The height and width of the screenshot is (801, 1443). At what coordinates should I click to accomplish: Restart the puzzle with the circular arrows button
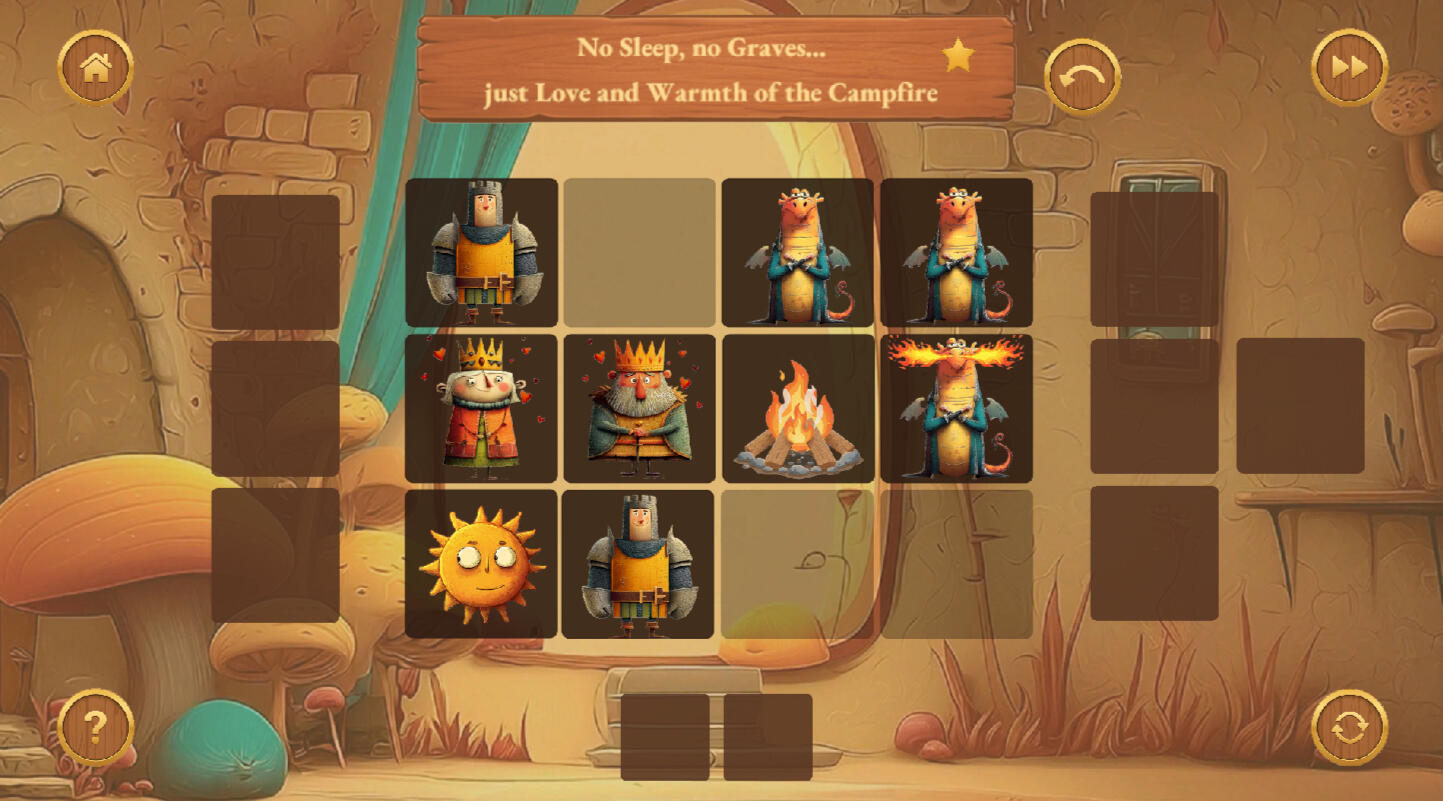(1349, 727)
